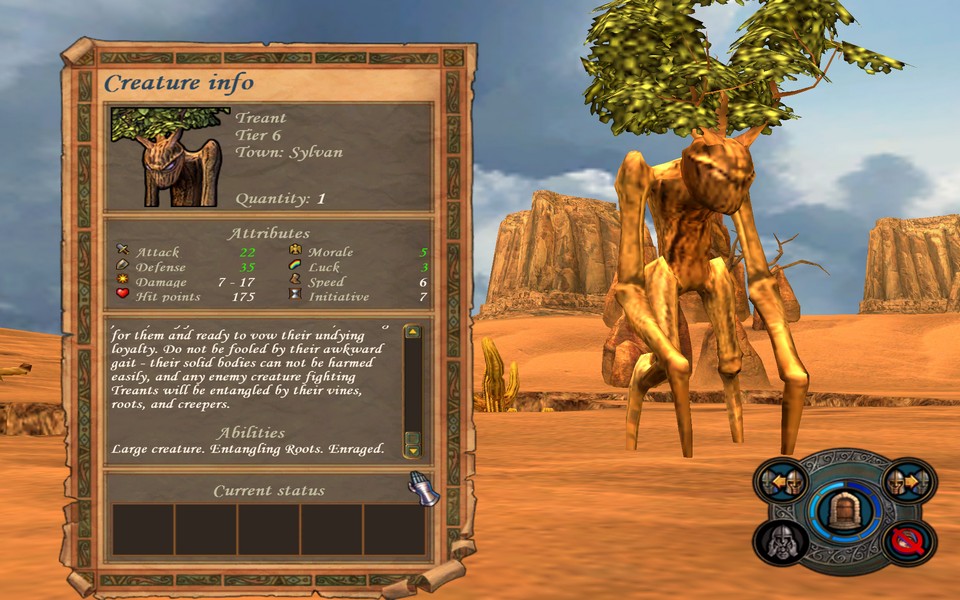
Task: Click the red crossed-out circle button
Action: pyautogui.click(x=909, y=543)
